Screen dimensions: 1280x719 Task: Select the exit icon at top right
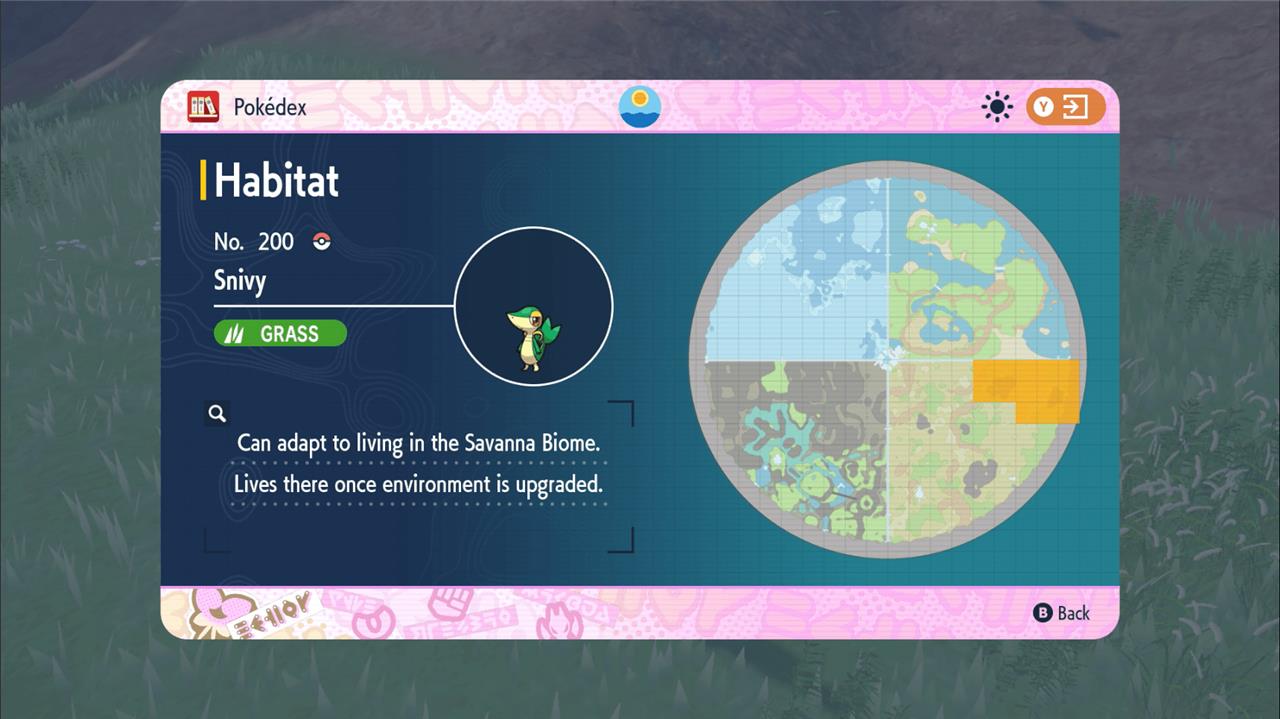(x=1066, y=107)
